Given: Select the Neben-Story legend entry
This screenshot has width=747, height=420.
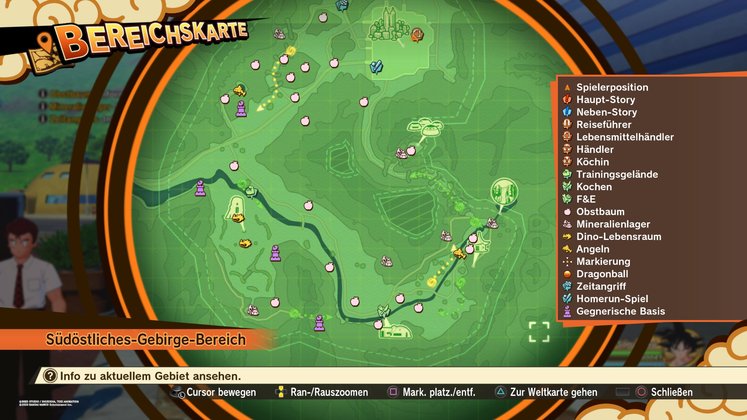Looking at the screenshot, I should point(608,112).
